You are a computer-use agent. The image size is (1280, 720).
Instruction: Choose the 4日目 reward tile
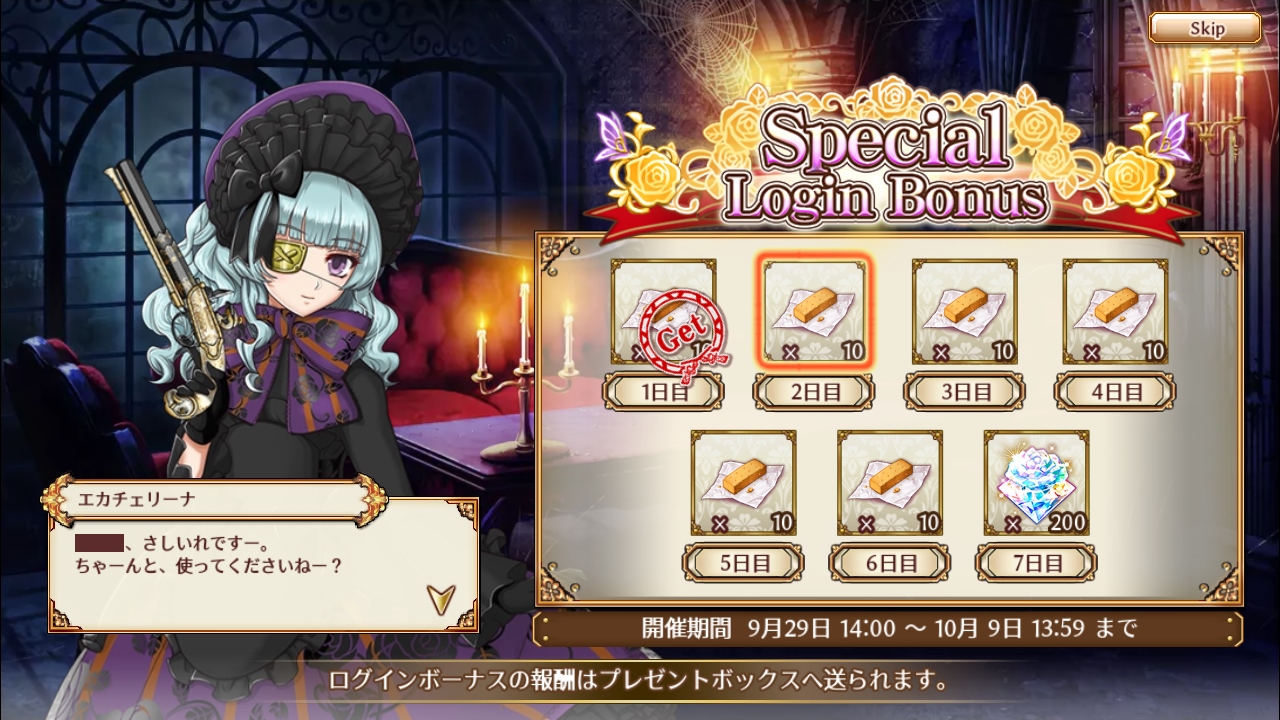1114,312
